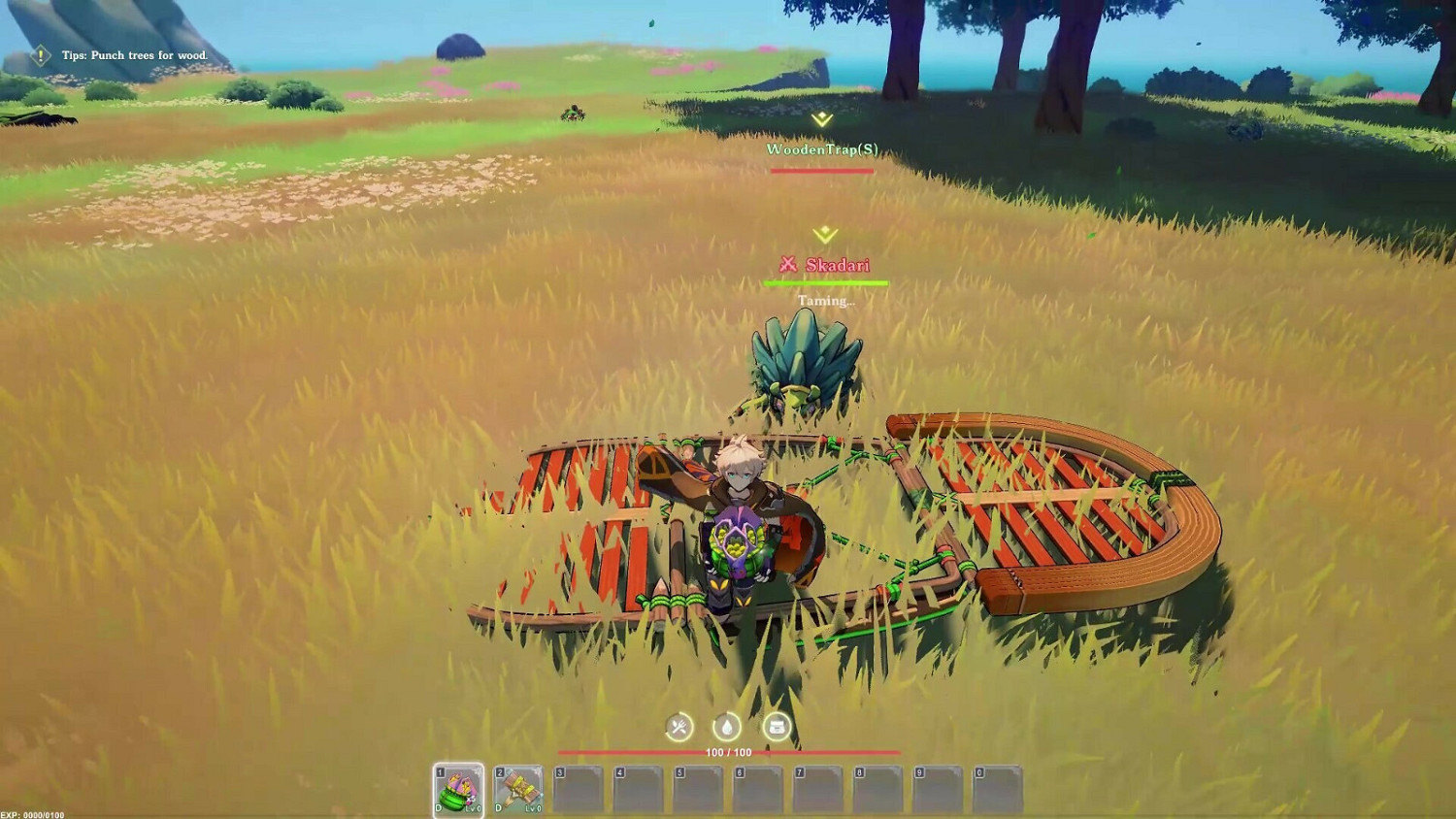Click the yellow chevron above Skadari
The height and width of the screenshot is (819, 1456).
823,234
